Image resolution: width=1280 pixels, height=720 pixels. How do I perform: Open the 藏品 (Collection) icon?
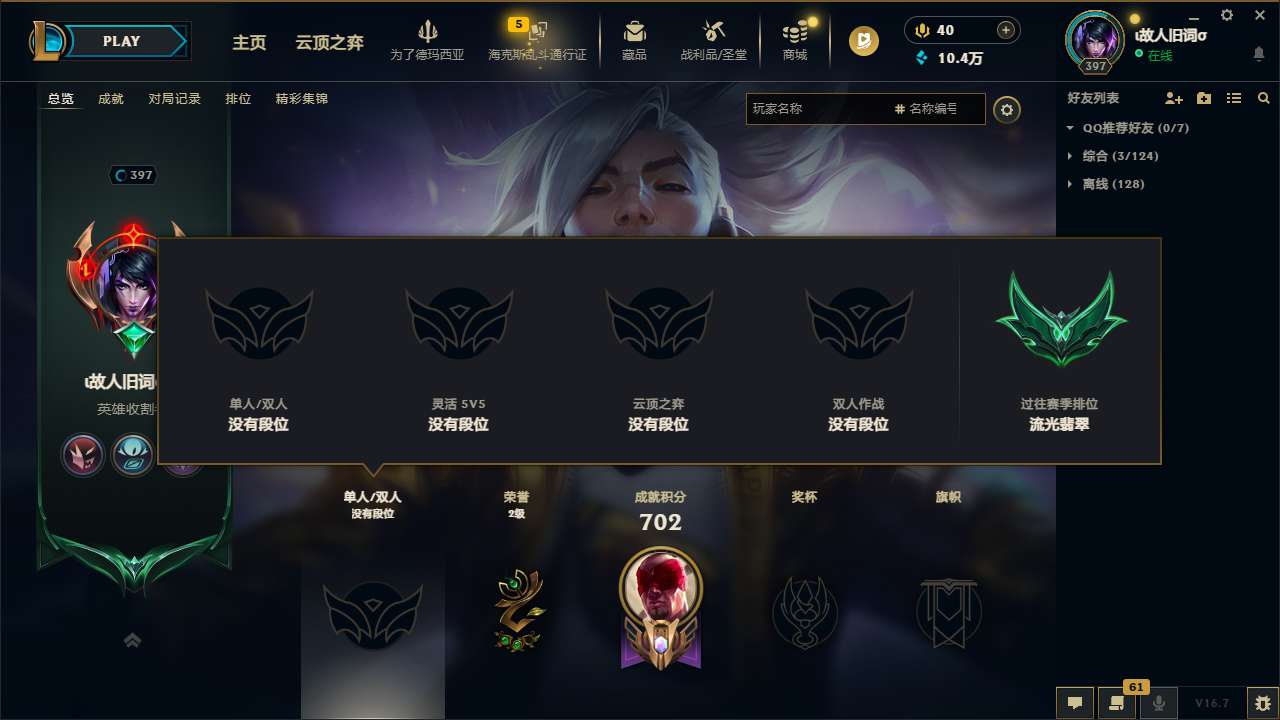click(634, 40)
